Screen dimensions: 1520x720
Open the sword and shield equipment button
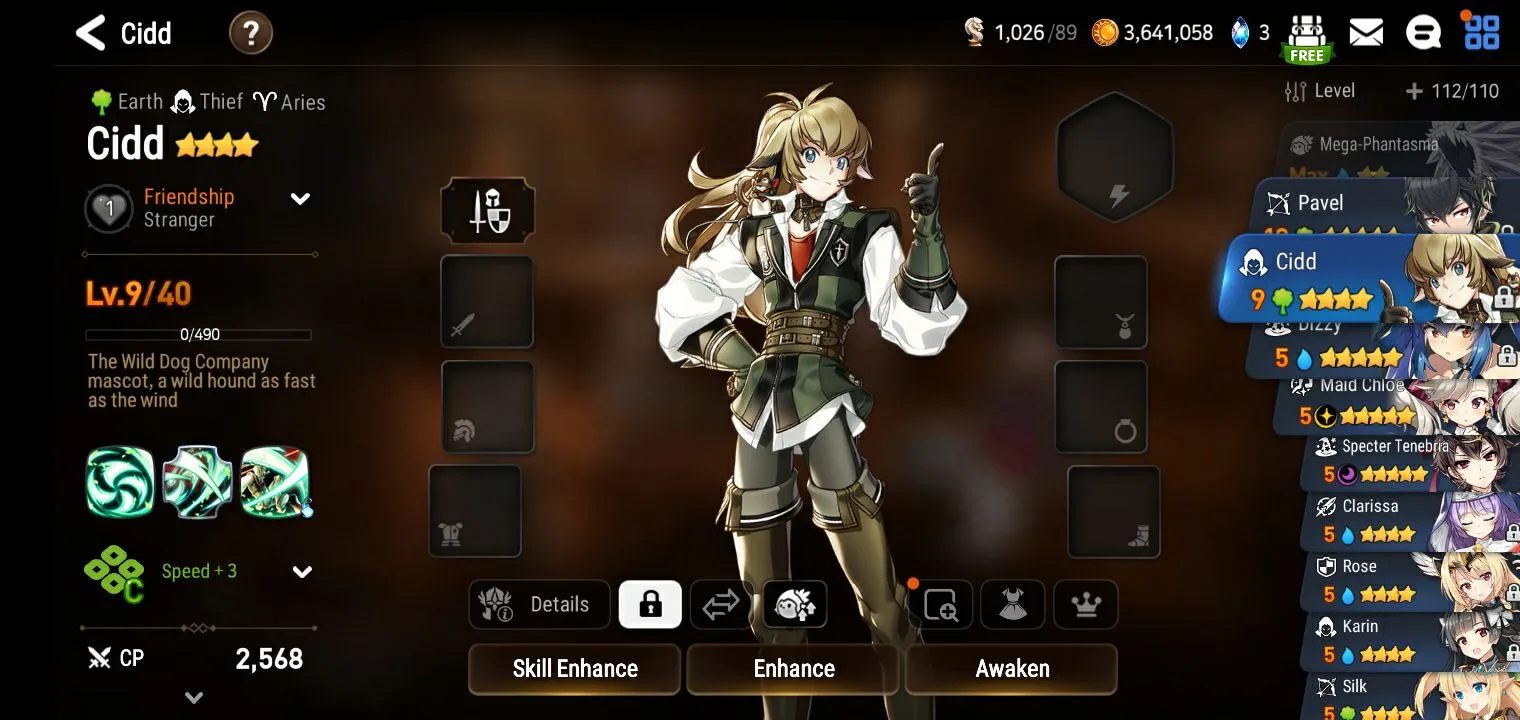click(x=488, y=211)
